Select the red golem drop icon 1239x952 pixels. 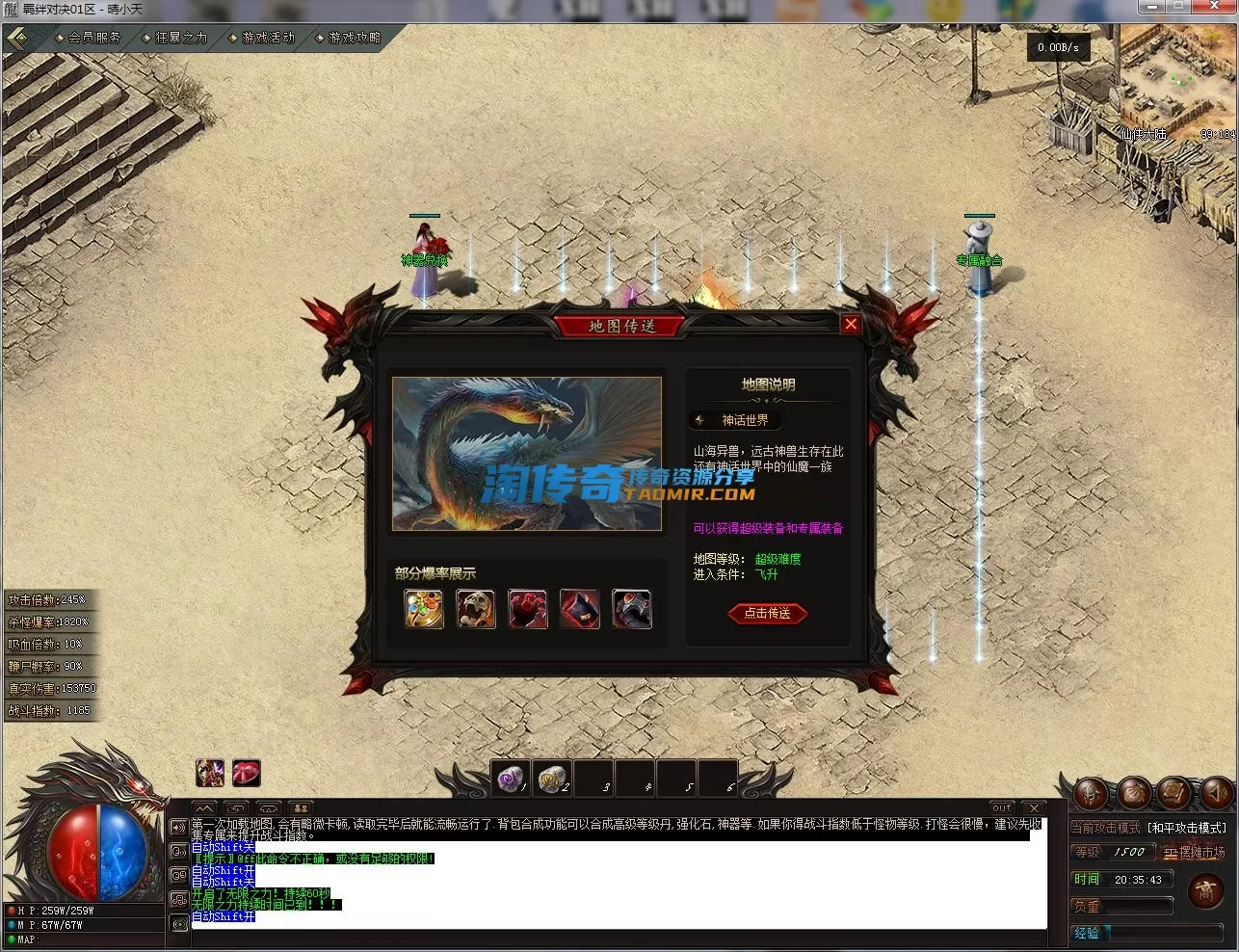point(528,609)
